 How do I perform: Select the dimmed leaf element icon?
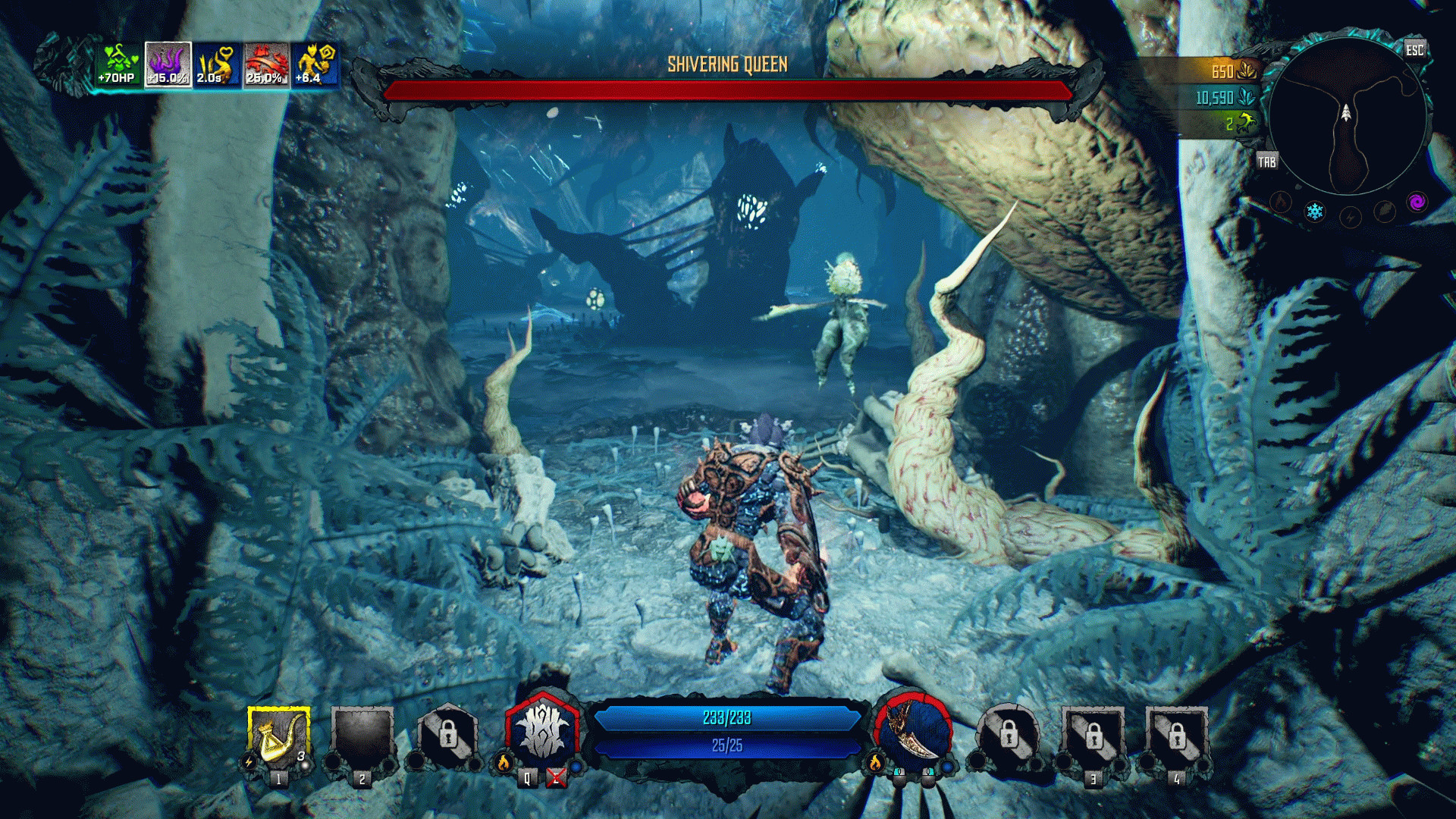click(x=1384, y=212)
